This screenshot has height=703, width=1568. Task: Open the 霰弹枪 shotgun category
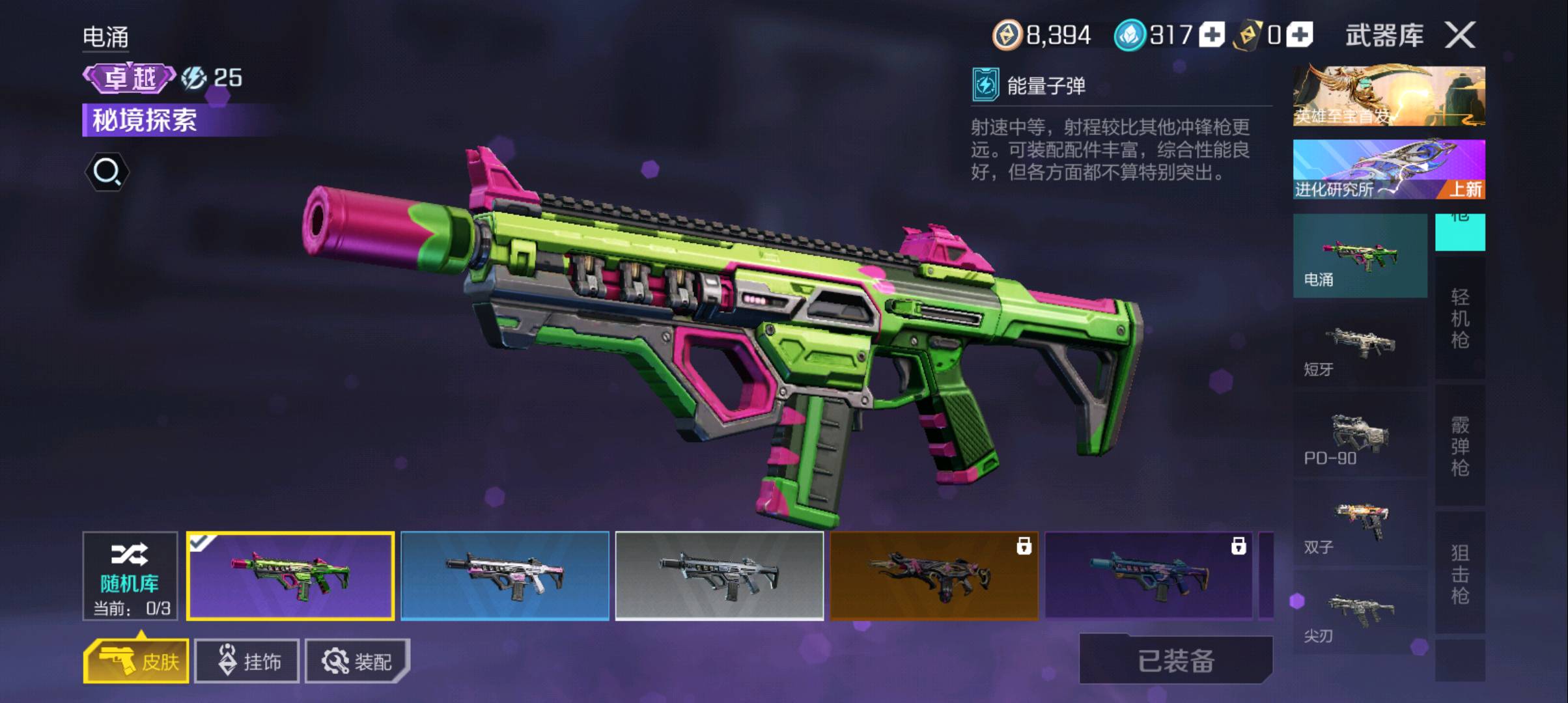(x=1460, y=446)
